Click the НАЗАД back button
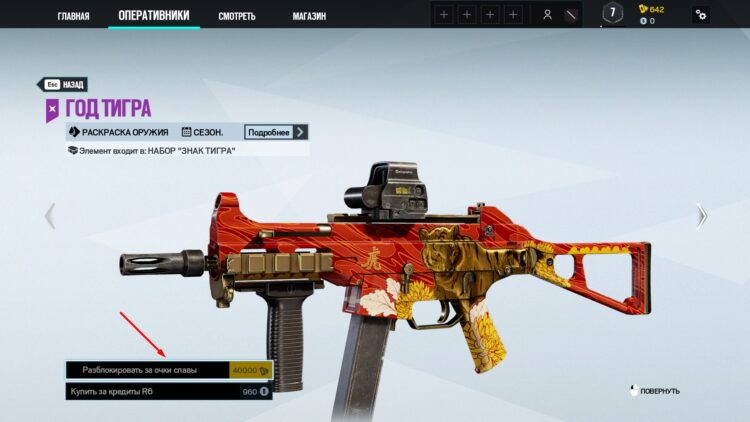Image resolution: width=750 pixels, height=422 pixels. (63, 85)
